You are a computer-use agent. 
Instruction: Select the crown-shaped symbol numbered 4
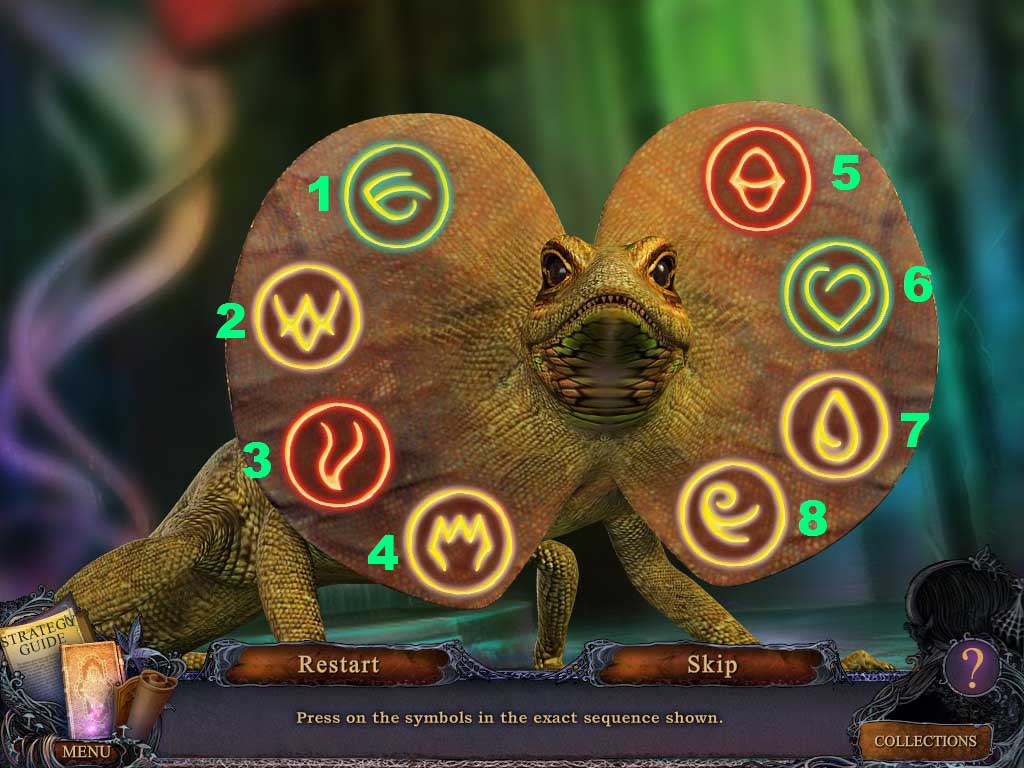(460, 540)
